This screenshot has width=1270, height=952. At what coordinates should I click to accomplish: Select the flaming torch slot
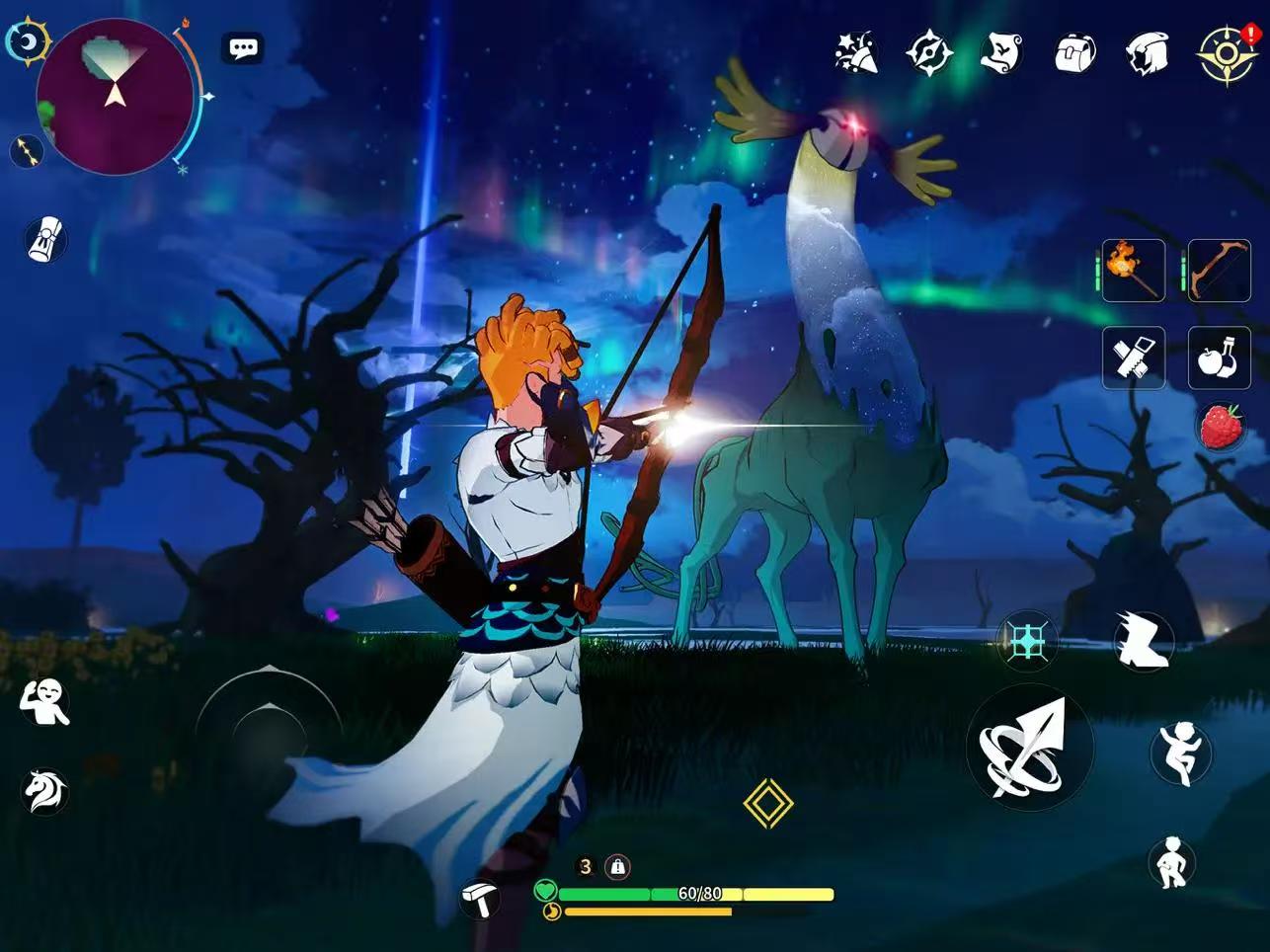1134,270
